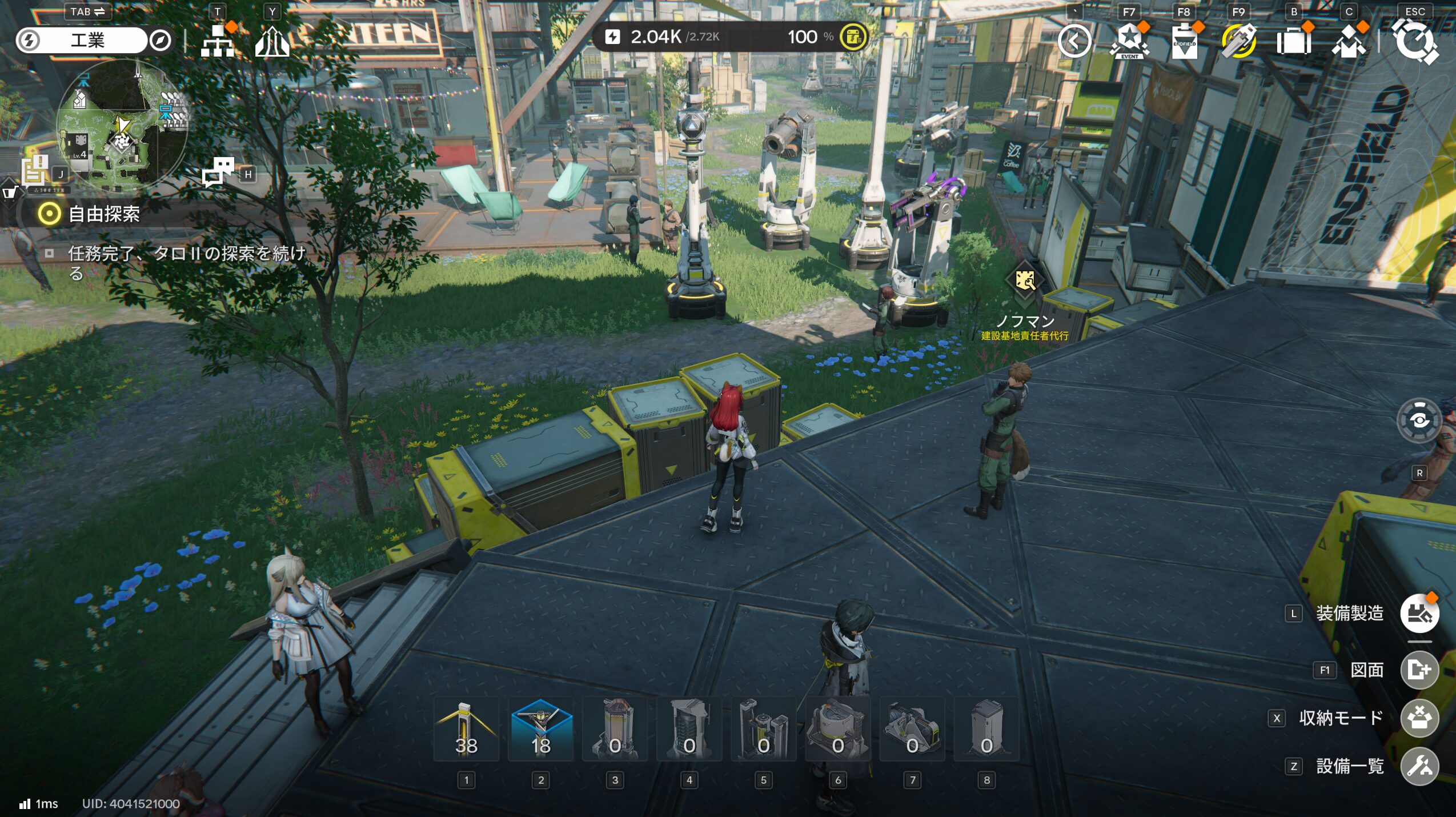Open the 図面 blueprint button
The image size is (1456, 817).
1419,670
